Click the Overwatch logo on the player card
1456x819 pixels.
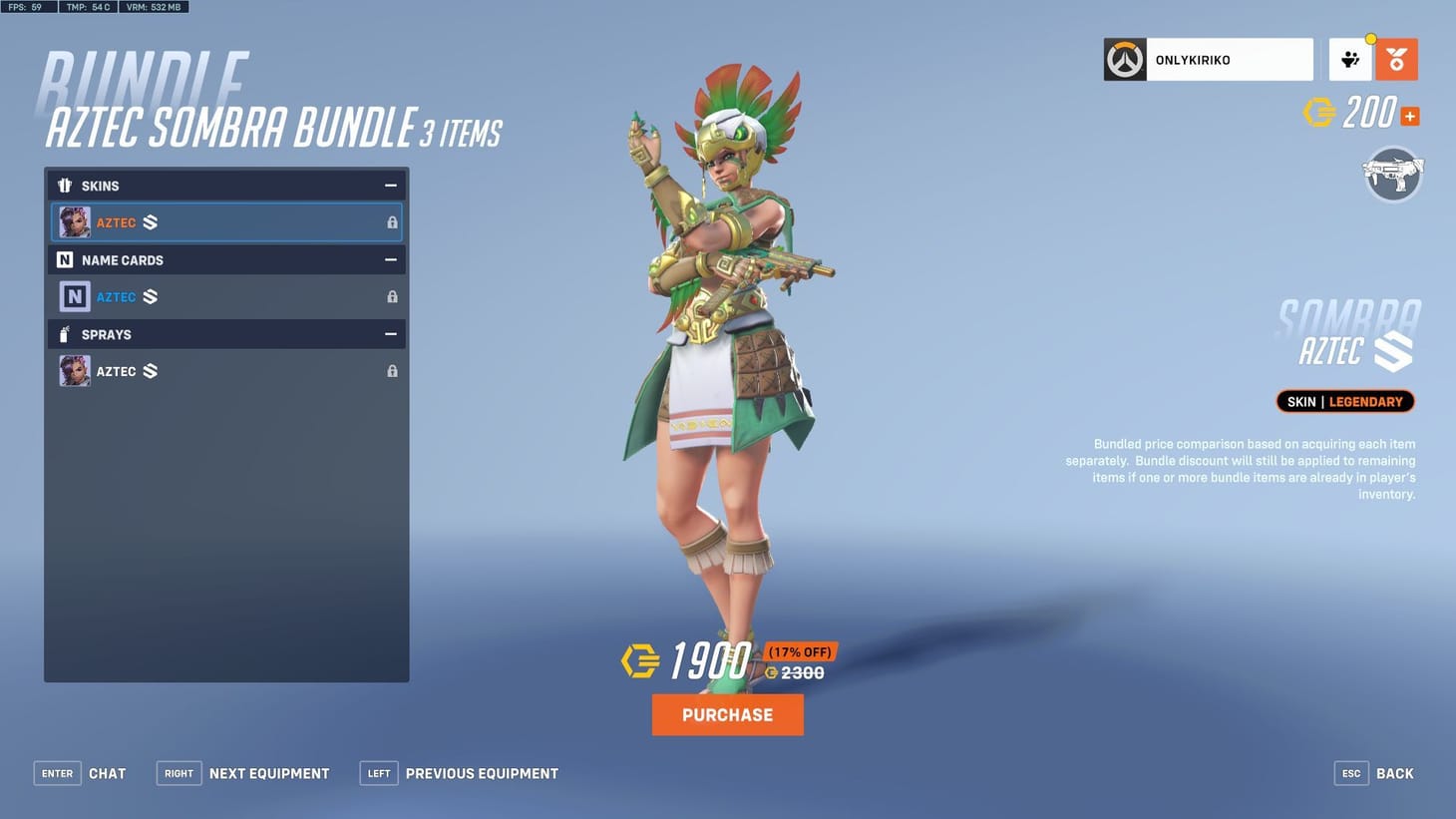coord(1124,59)
